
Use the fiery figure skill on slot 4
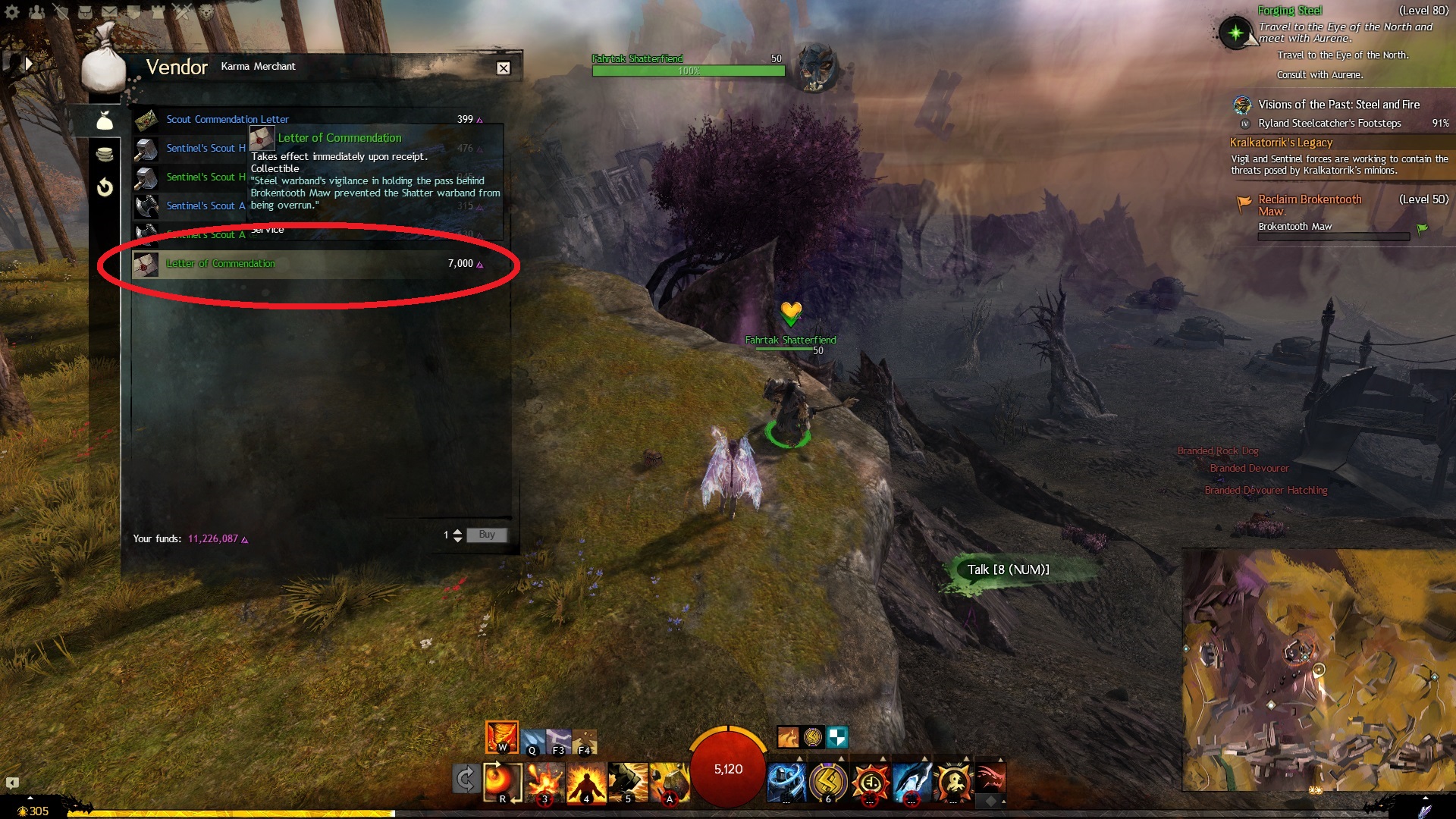tap(585, 782)
